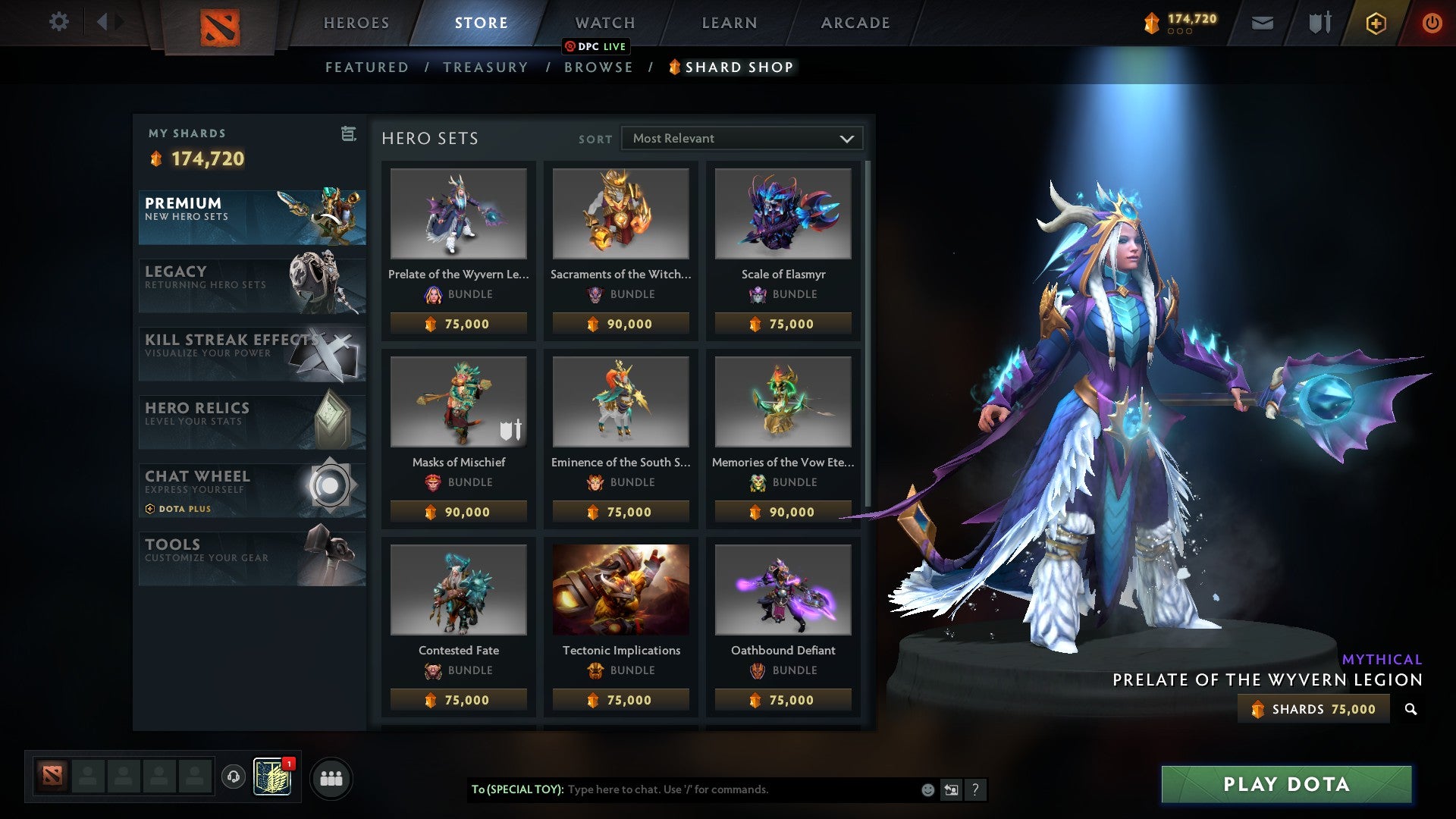Switch to the WATCH tab
This screenshot has height=819, width=1456.
tap(604, 22)
